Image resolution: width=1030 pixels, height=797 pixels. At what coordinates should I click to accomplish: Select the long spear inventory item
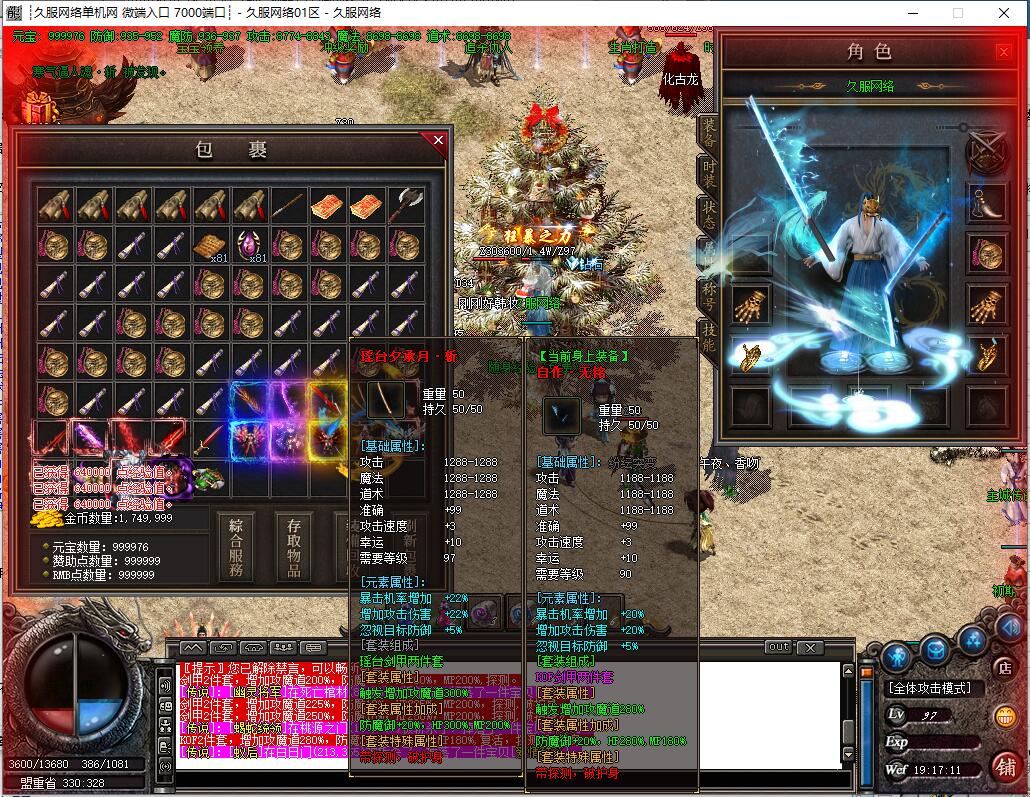click(x=288, y=205)
